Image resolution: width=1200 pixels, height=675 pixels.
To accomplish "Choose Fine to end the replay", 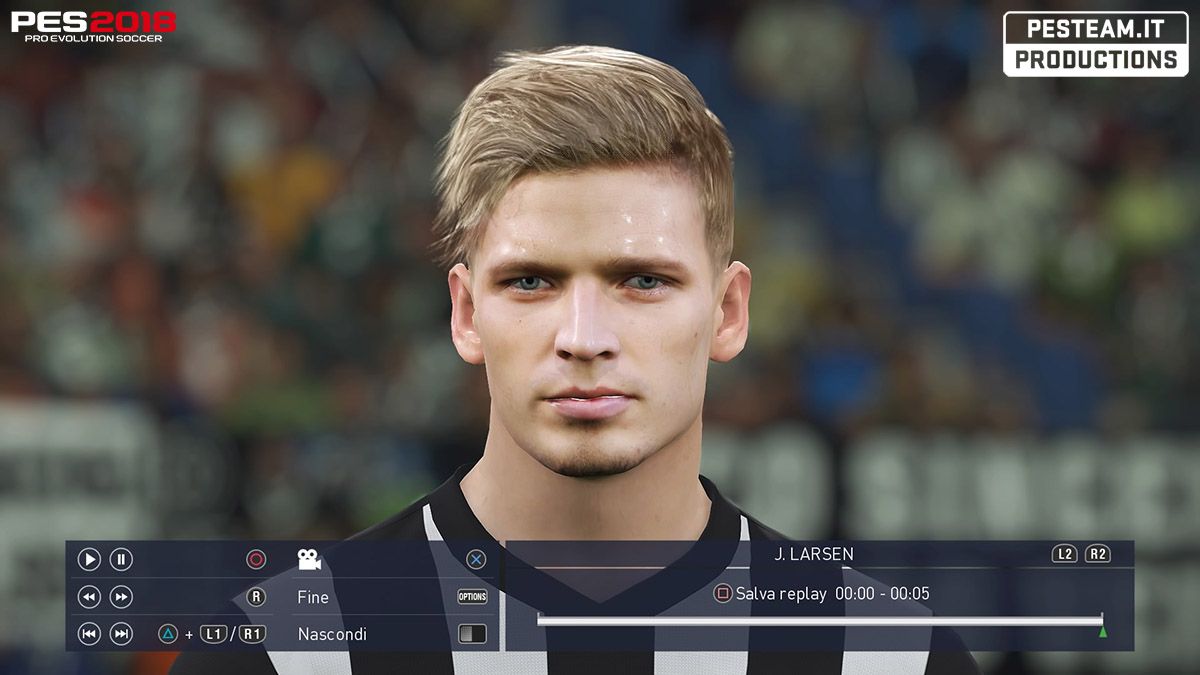I will [x=313, y=597].
